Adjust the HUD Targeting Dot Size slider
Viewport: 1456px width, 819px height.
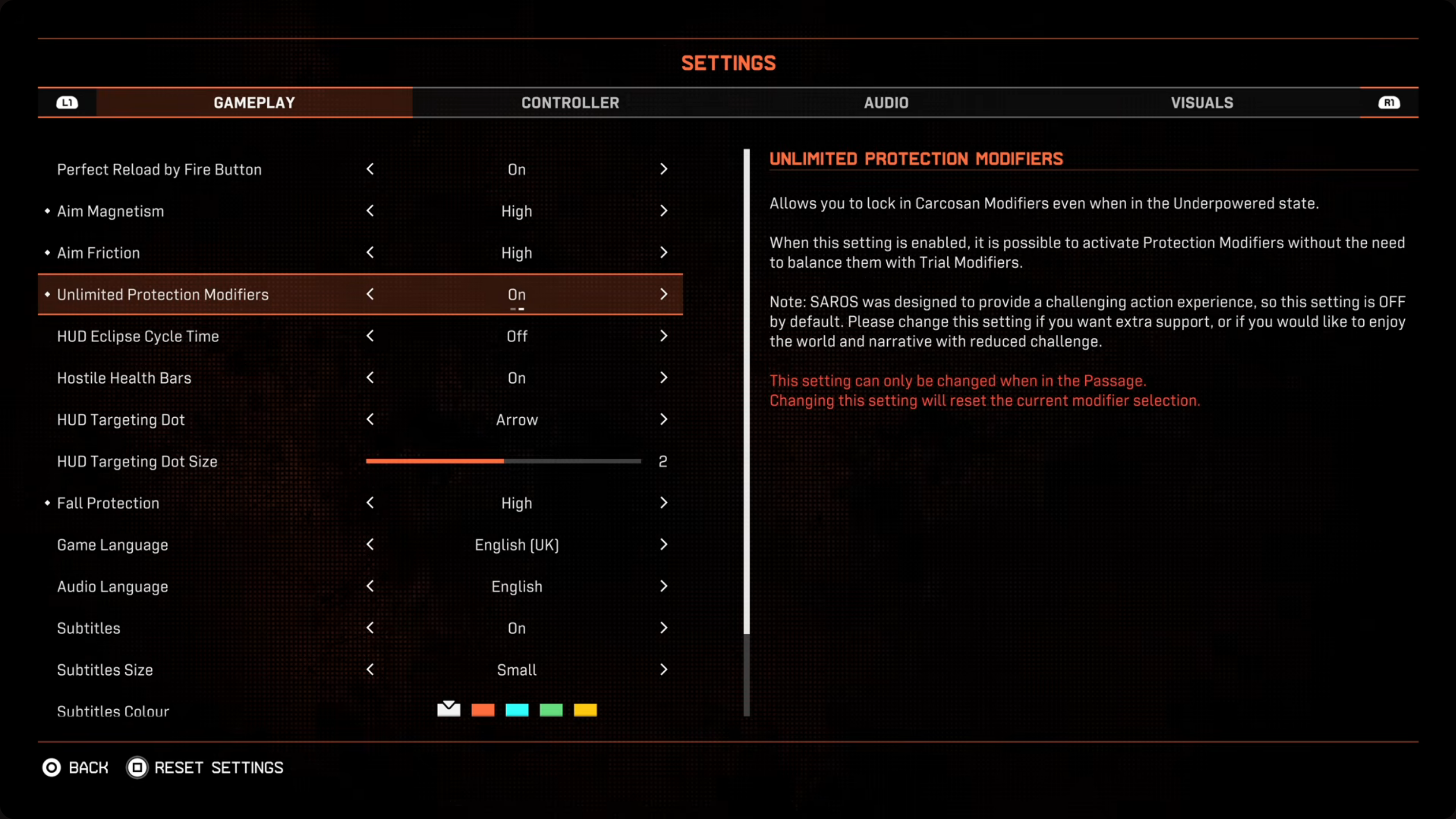tap(503, 462)
